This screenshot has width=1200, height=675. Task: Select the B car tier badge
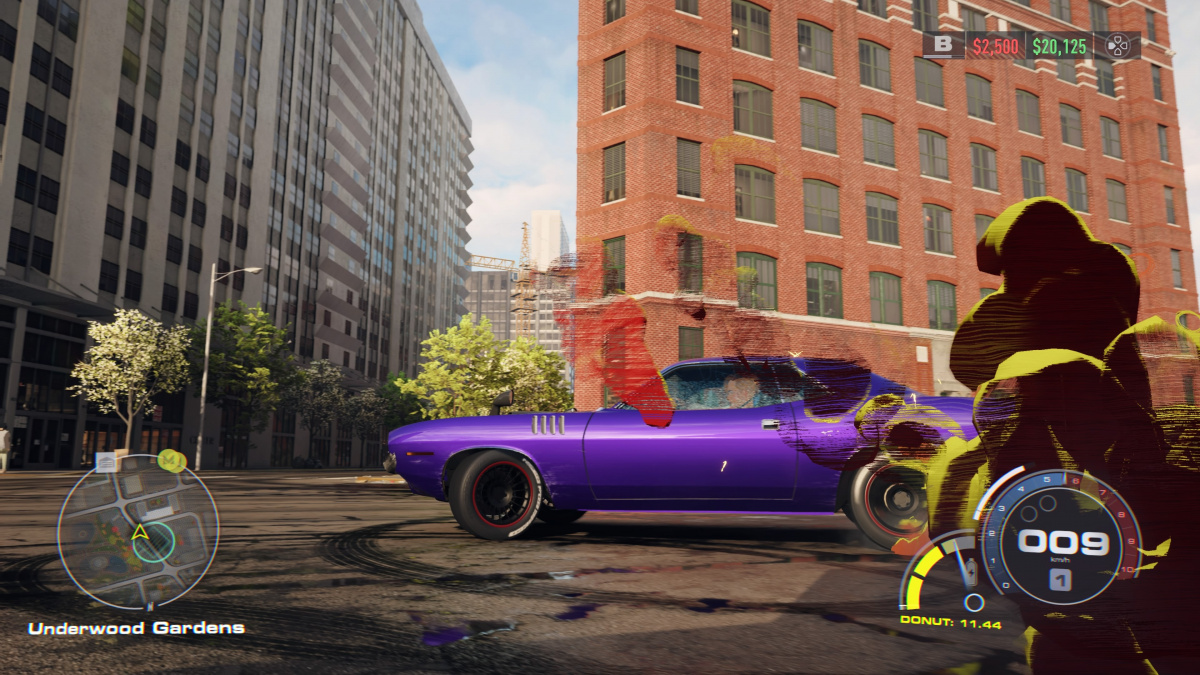point(943,45)
